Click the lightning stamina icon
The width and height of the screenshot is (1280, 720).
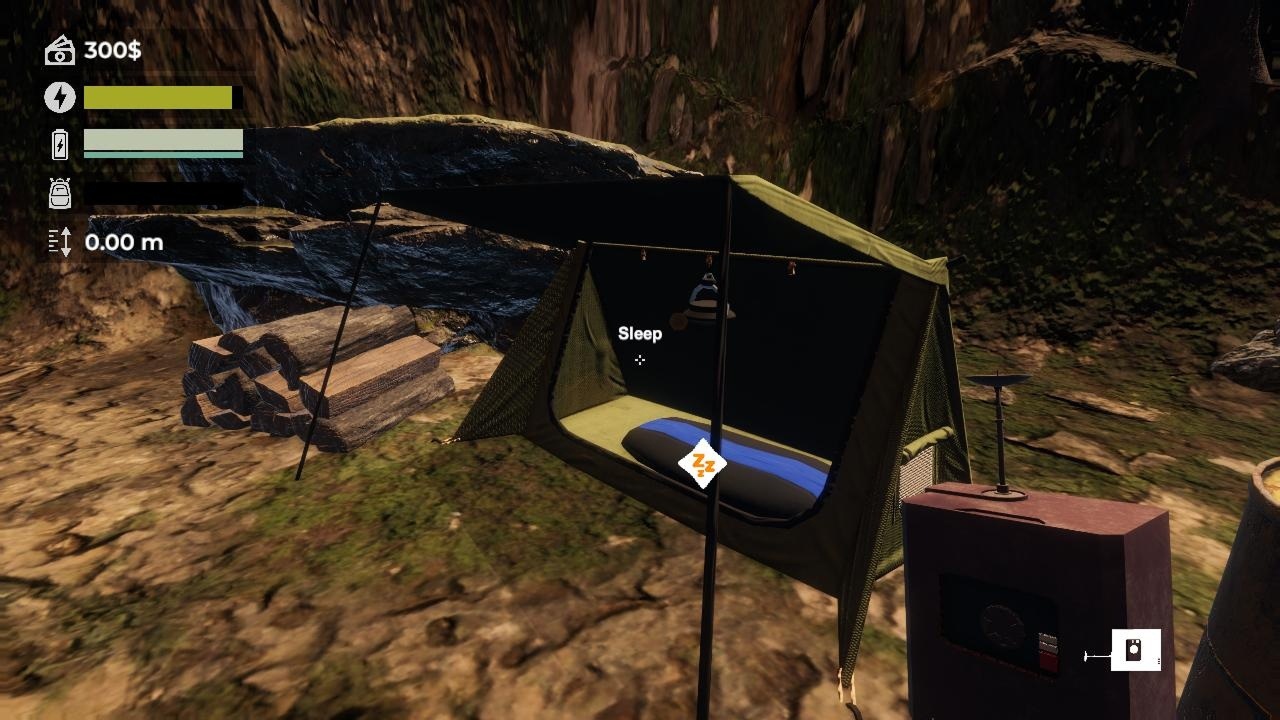coord(58,97)
